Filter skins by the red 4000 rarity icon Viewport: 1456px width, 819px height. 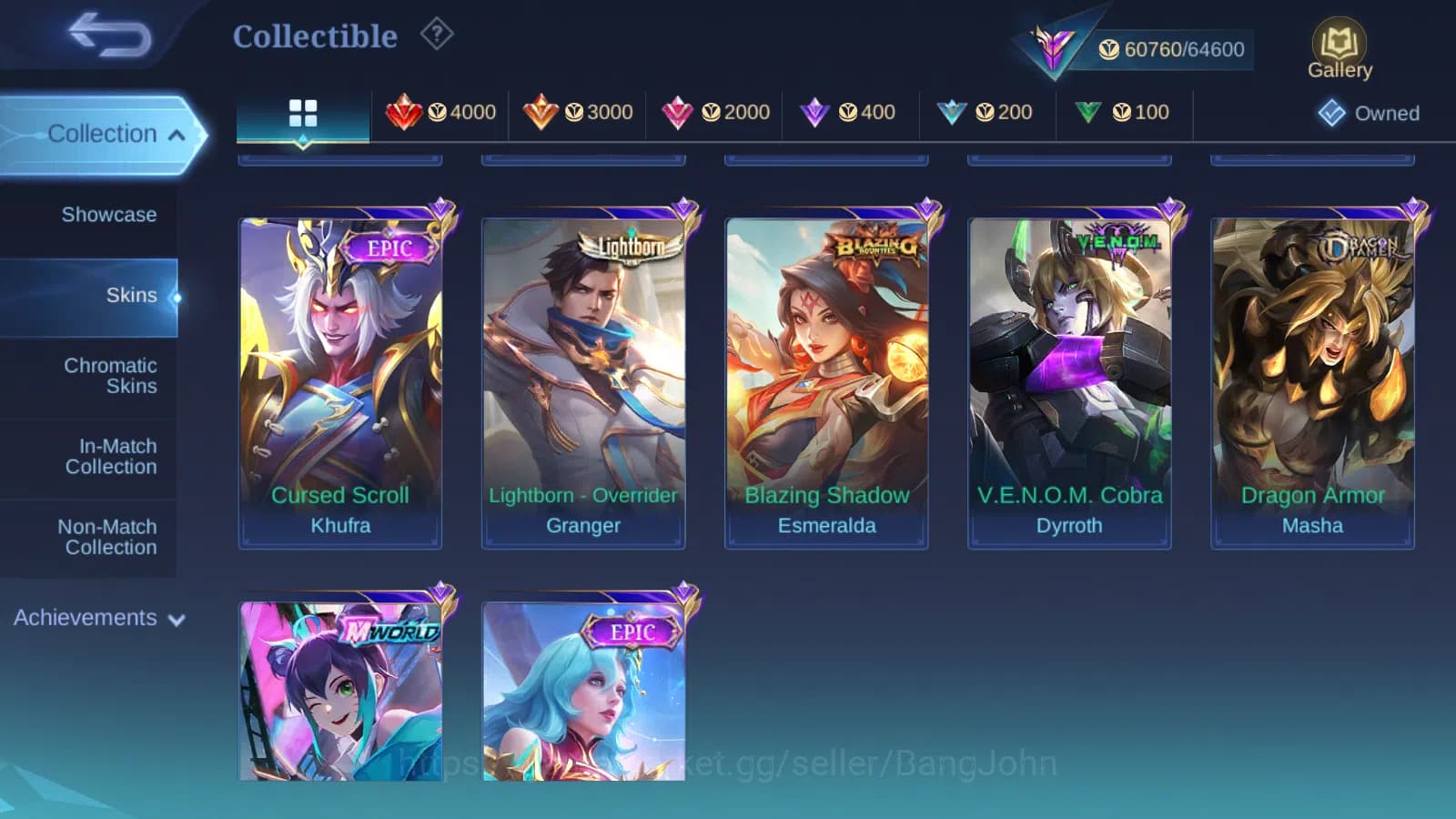[443, 112]
